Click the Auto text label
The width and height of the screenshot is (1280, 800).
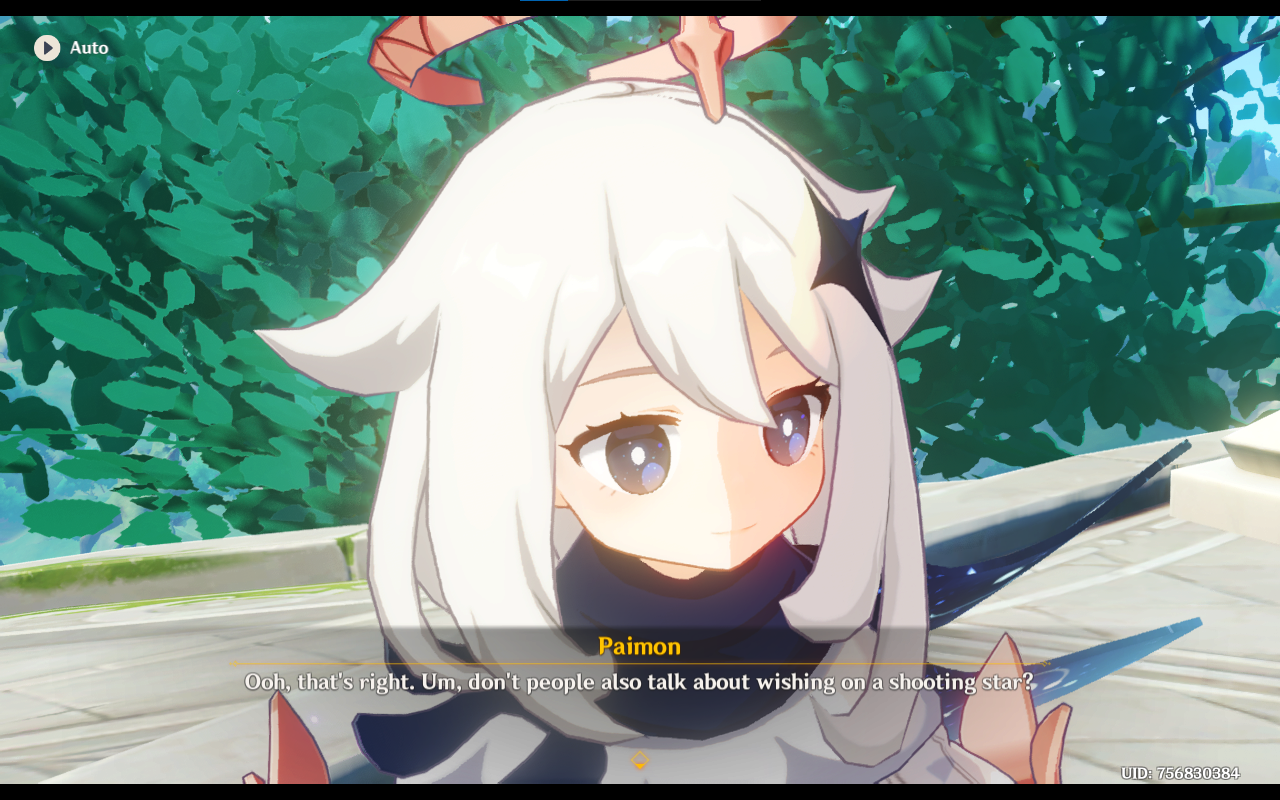(88, 47)
